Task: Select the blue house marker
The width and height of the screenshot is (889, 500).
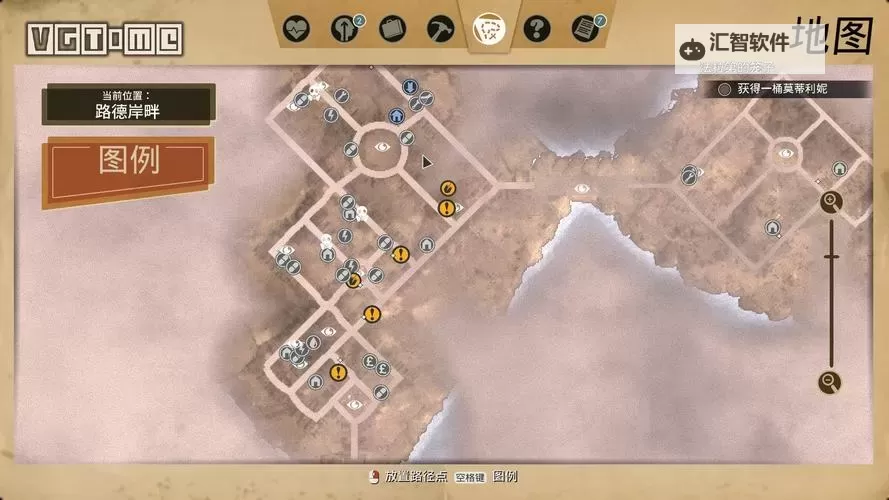Action: [x=396, y=115]
